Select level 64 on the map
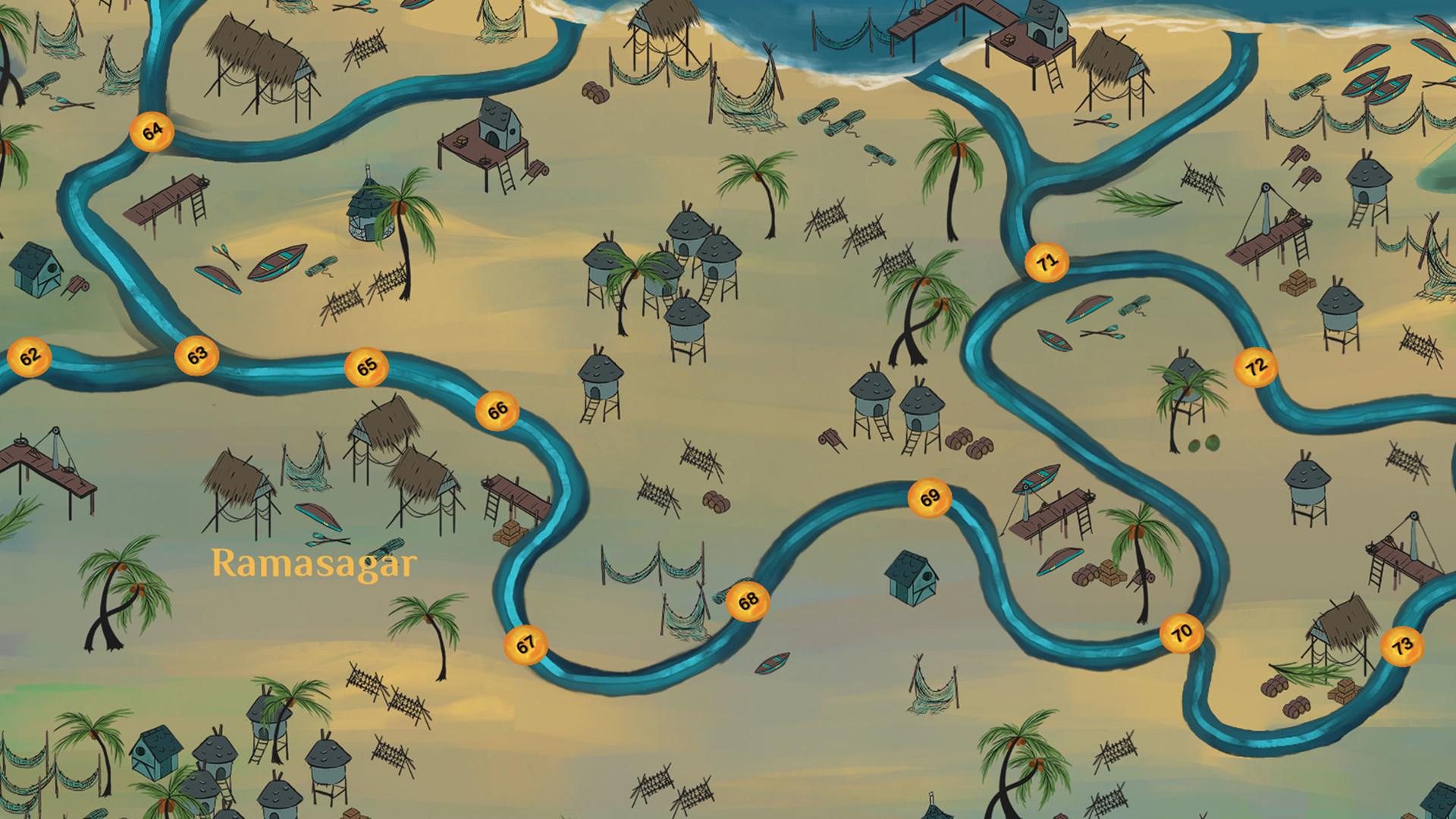This screenshot has width=1456, height=819. [152, 130]
